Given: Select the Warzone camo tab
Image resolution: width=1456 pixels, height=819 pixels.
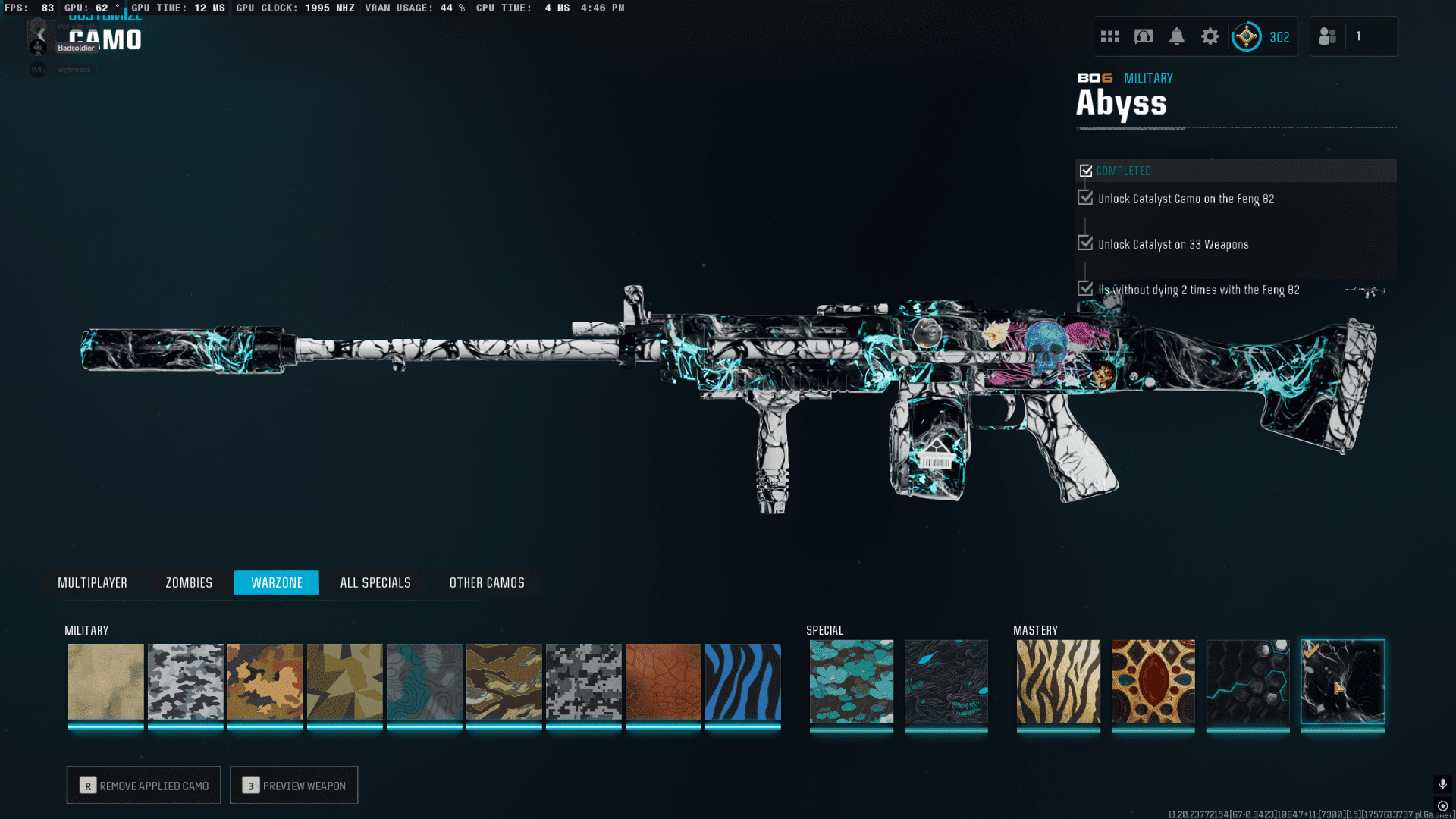Looking at the screenshot, I should point(276,582).
